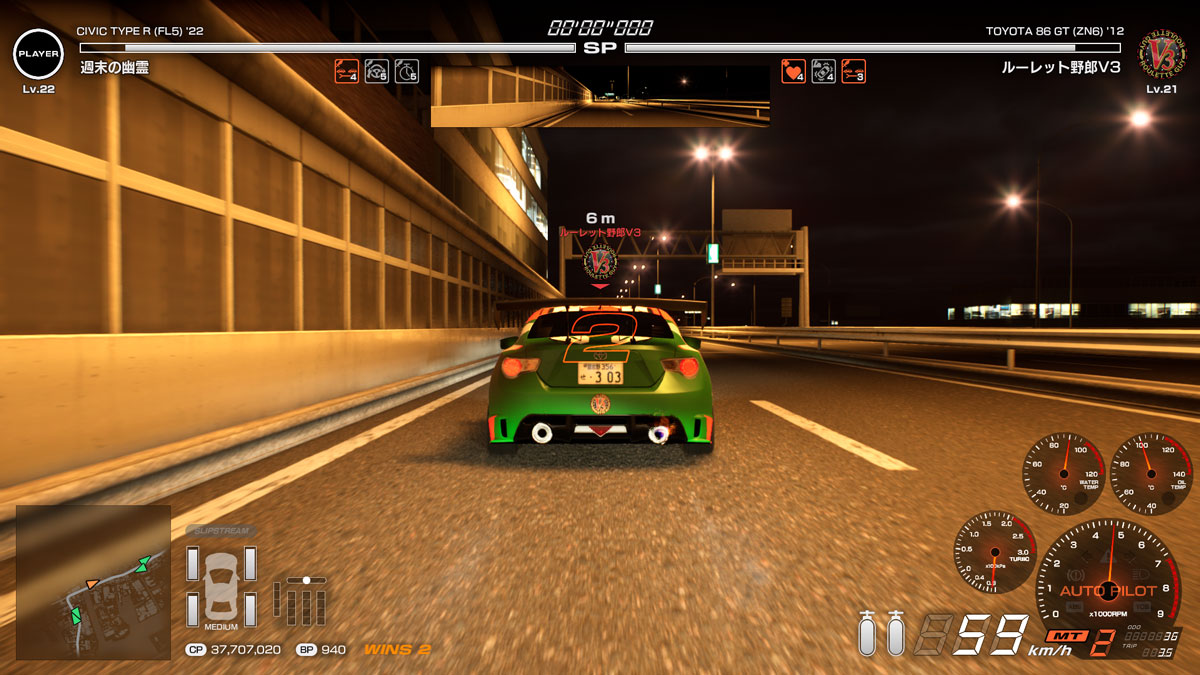Screen dimensions: 1200x675
Task: Click the nitrous bottles icon
Action: pyautogui.click(x=881, y=633)
